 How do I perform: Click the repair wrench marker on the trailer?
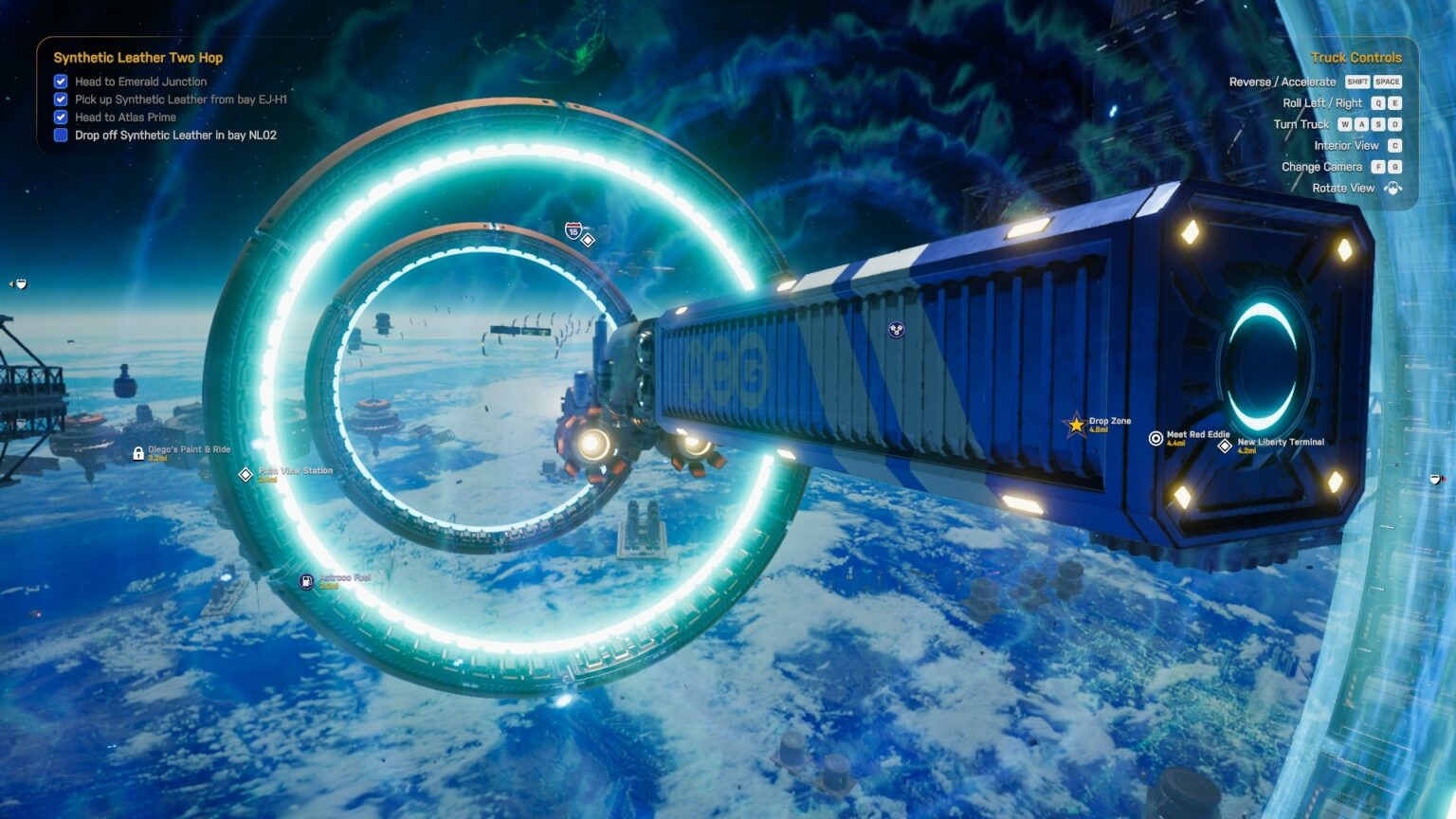point(896,330)
